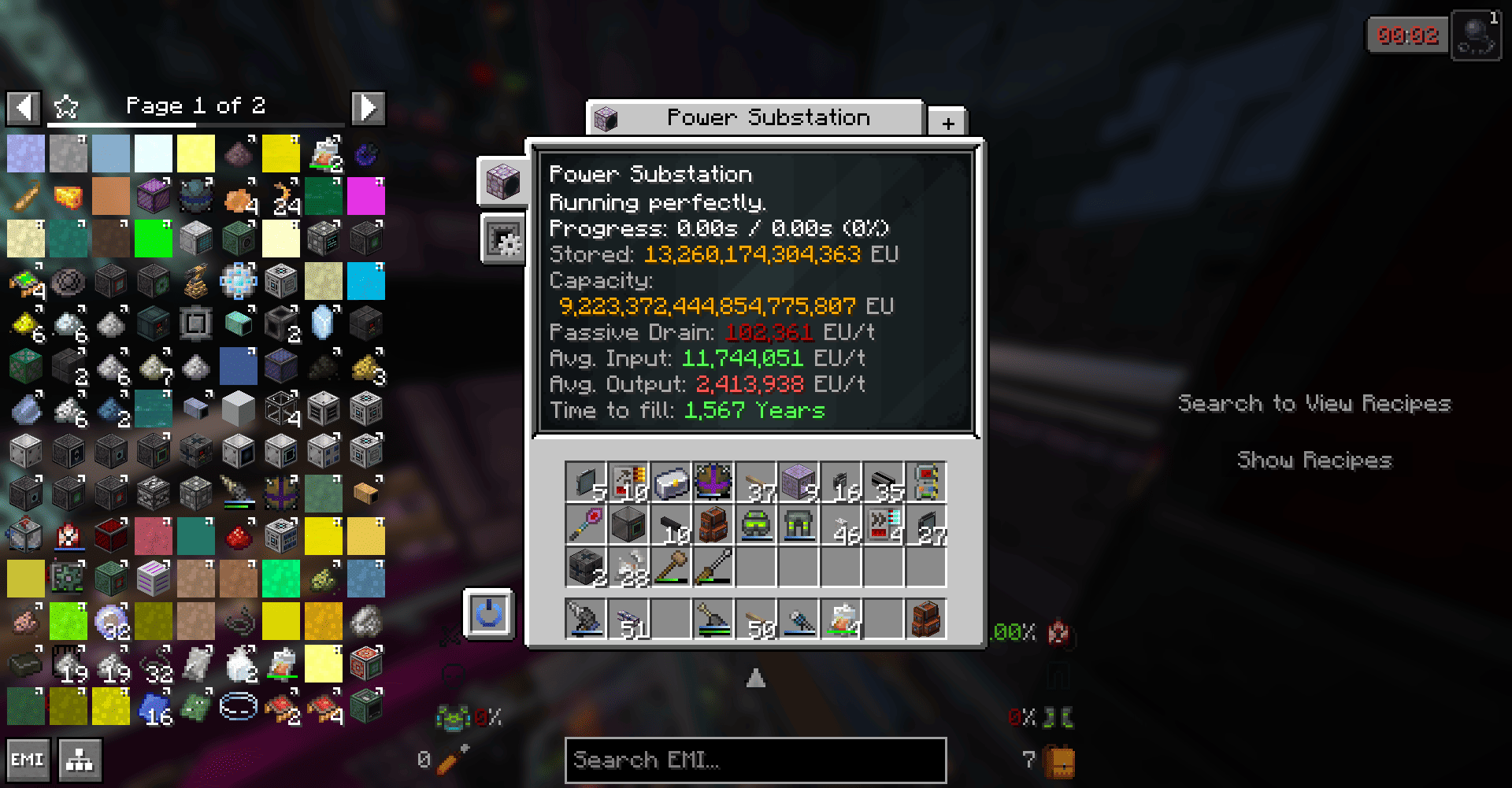This screenshot has width=1512, height=788.
Task: Toggle the favorites star above the item index
Action: [66, 106]
